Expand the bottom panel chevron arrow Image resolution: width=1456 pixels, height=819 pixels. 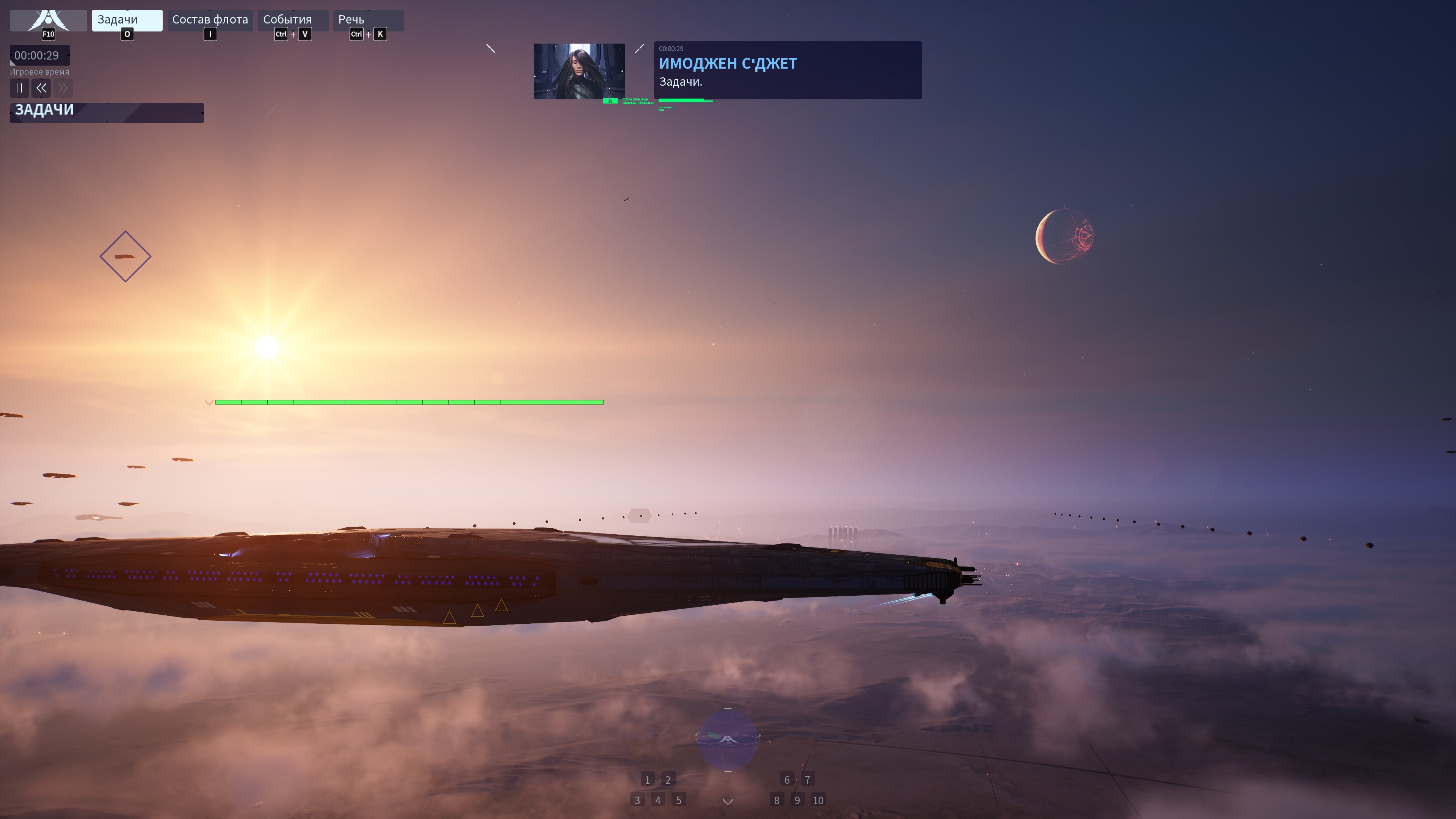[x=728, y=802]
